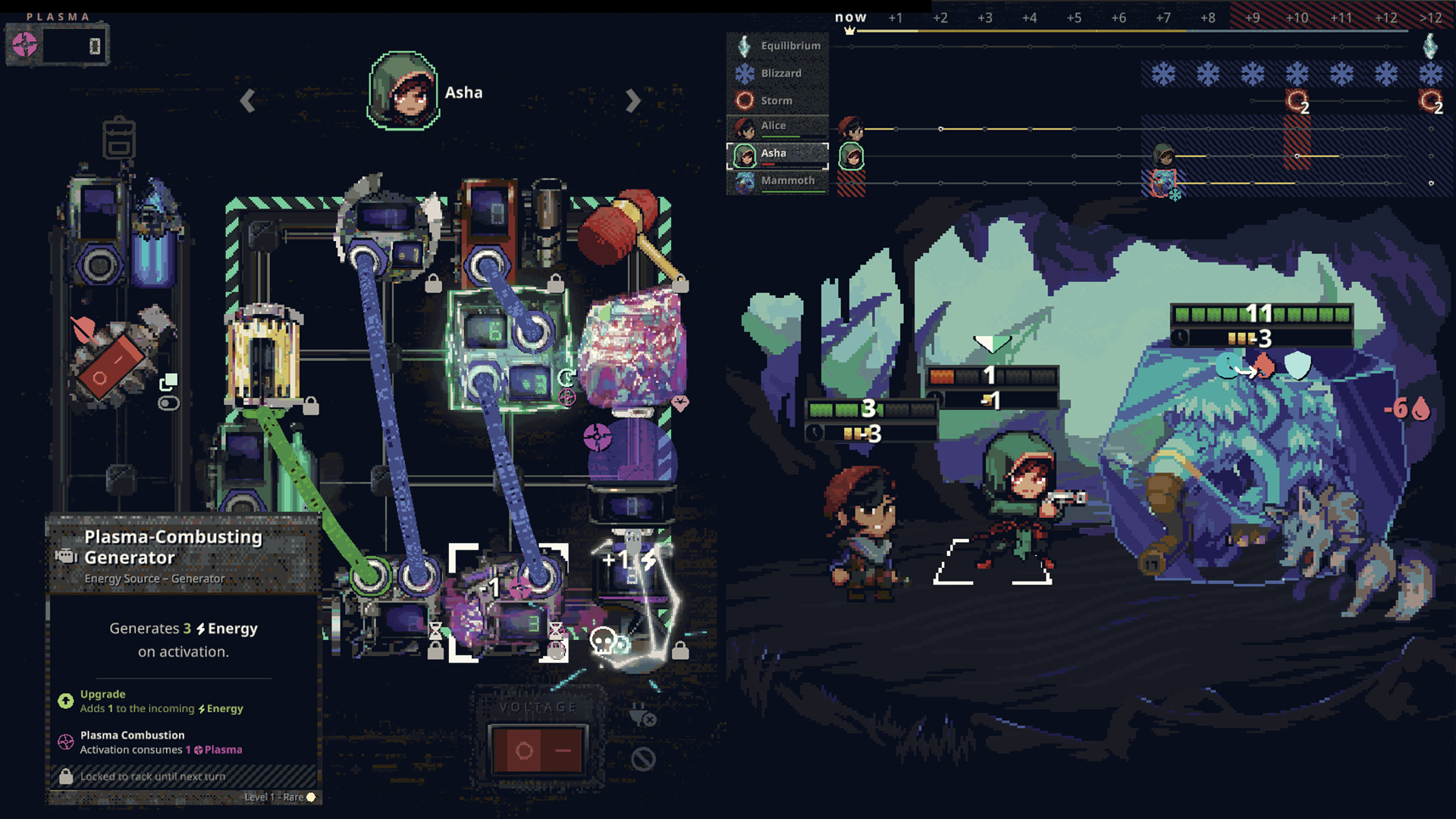The width and height of the screenshot is (1456, 819).
Task: Click the Storm timeline row label
Action: [x=777, y=101]
